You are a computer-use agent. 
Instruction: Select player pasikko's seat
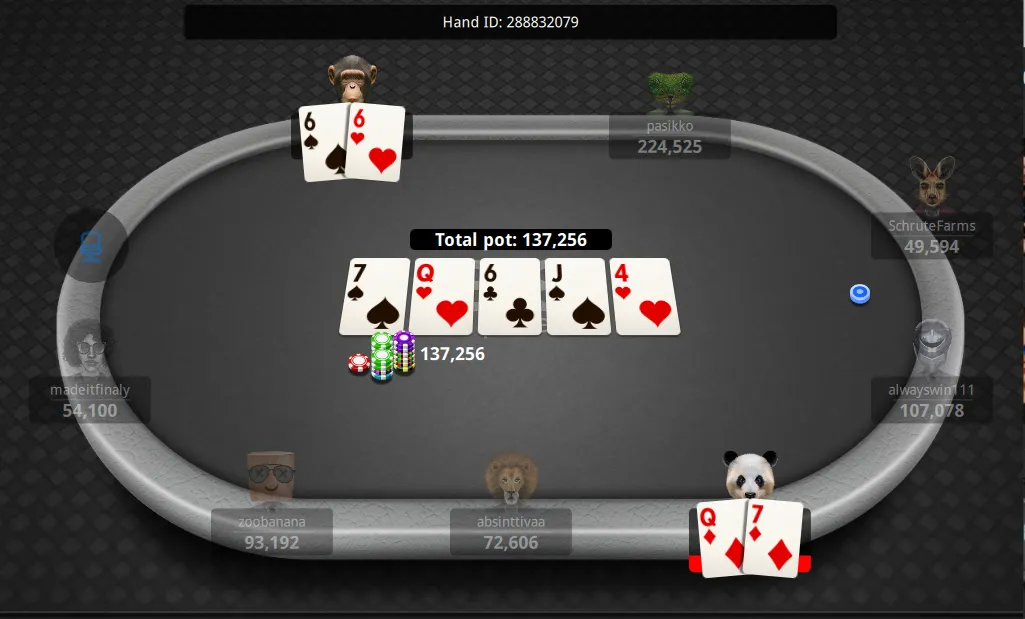(669, 137)
